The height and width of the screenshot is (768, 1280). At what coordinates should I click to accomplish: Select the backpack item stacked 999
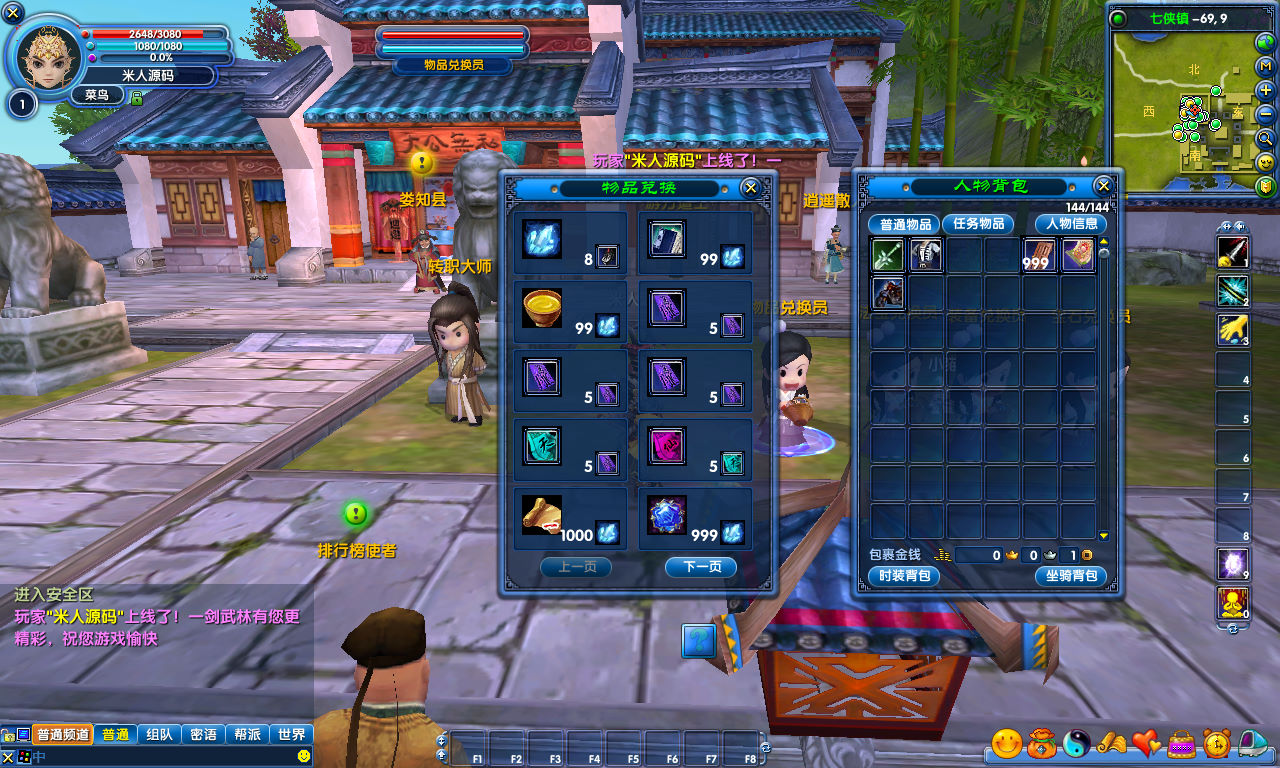(x=1040, y=256)
